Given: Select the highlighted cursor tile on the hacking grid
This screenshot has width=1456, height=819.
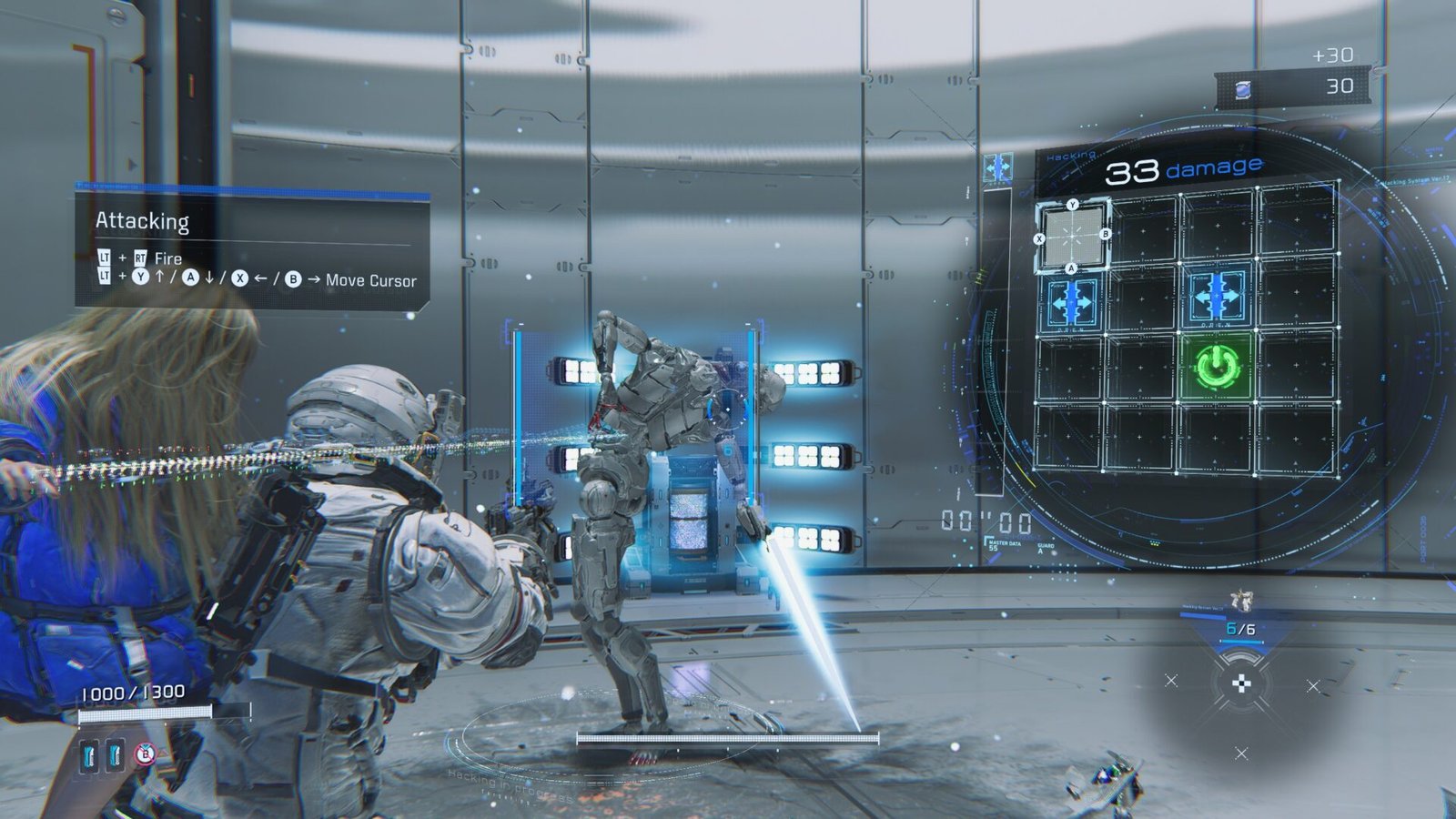Looking at the screenshot, I should tap(1072, 236).
